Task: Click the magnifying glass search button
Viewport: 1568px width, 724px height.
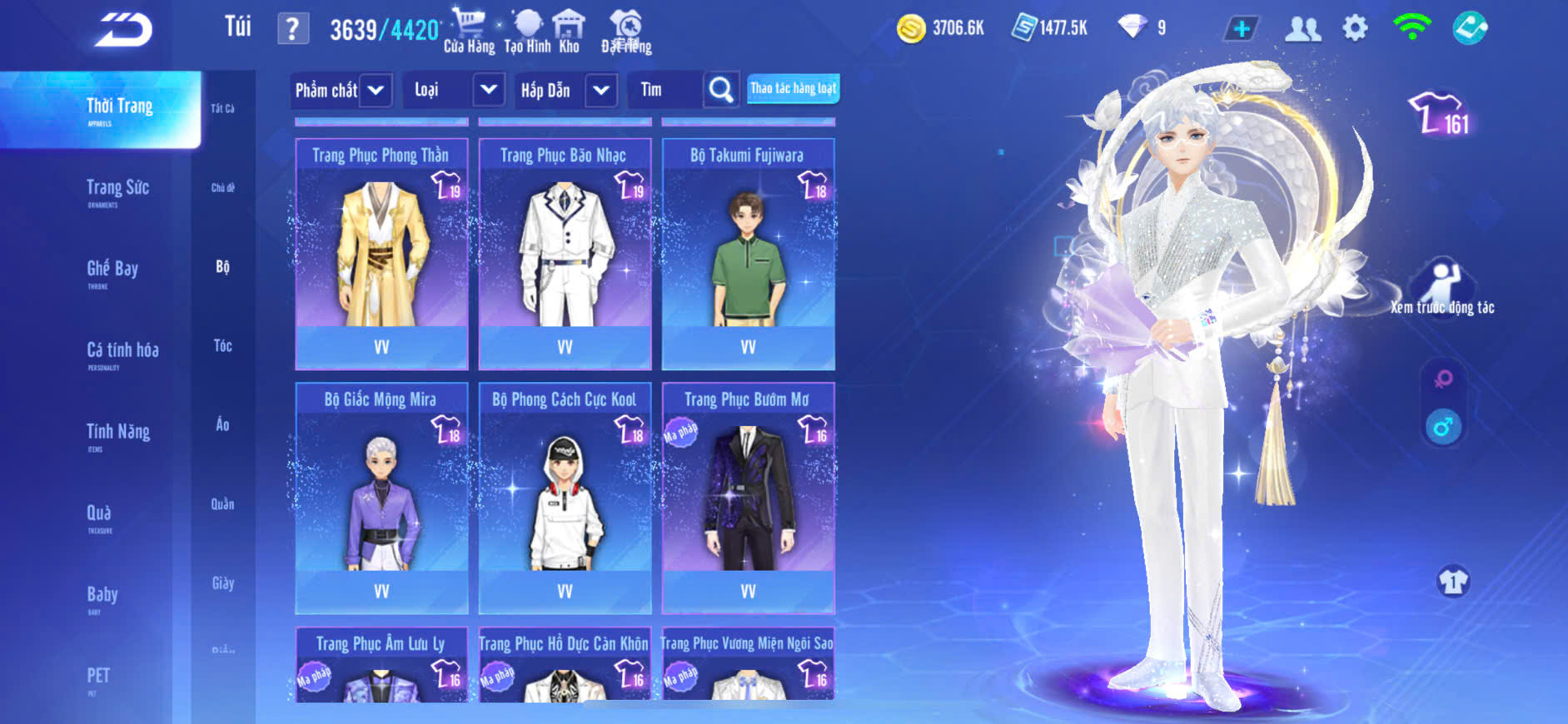Action: point(721,90)
